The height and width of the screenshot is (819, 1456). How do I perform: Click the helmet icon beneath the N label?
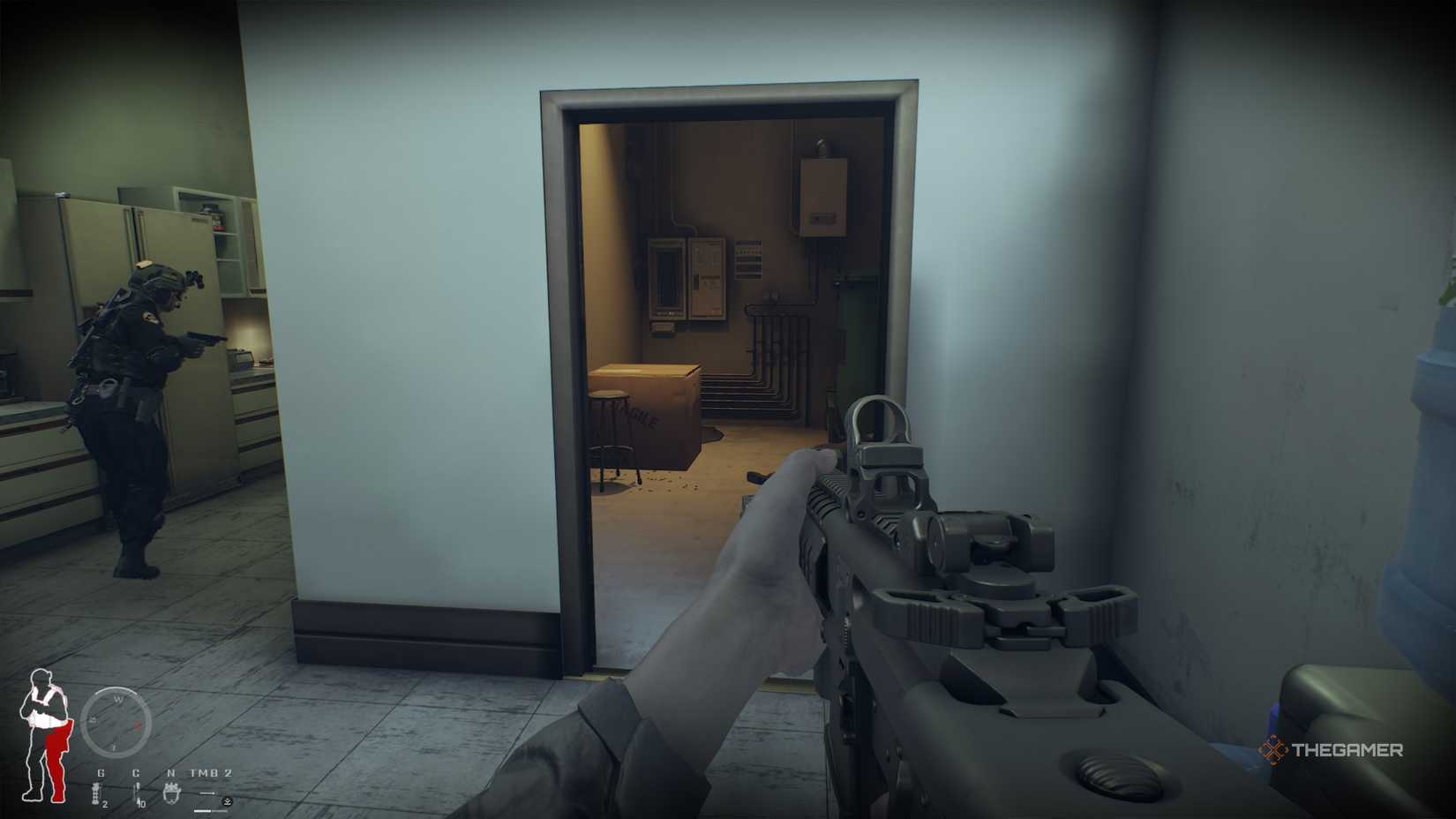tap(171, 793)
